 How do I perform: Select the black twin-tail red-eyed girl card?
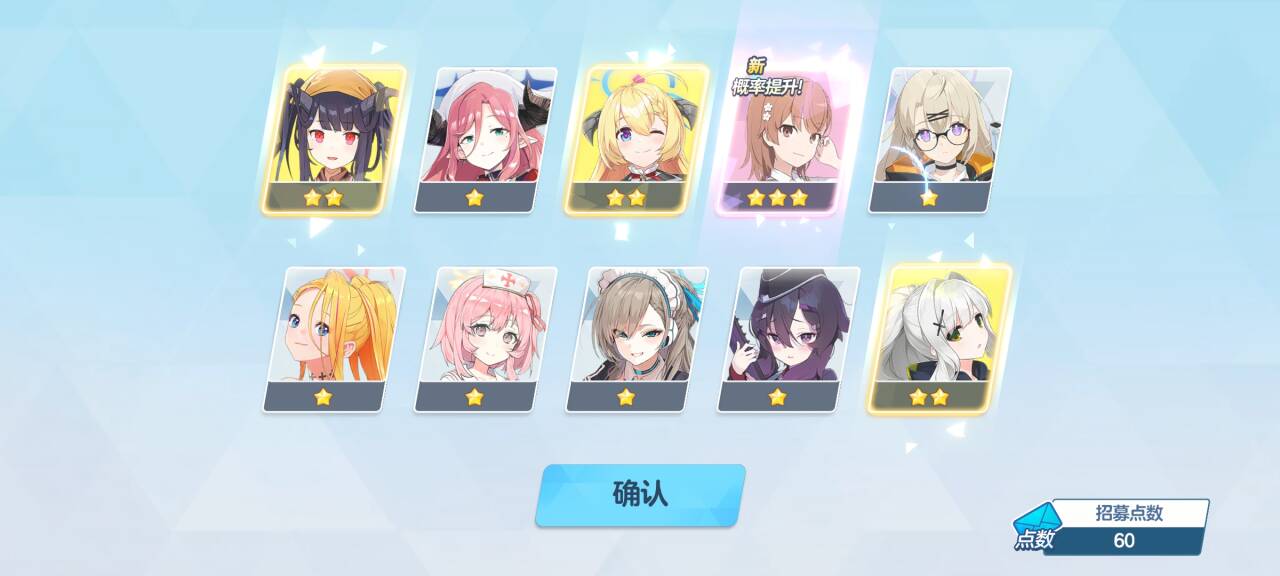pyautogui.click(x=334, y=139)
